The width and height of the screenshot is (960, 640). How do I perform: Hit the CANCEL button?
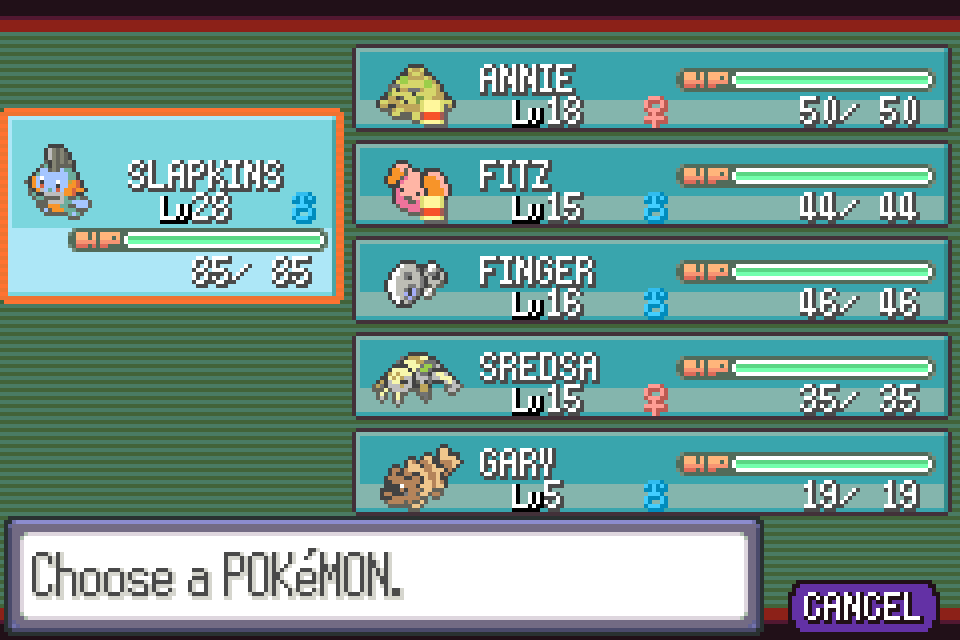coord(862,606)
